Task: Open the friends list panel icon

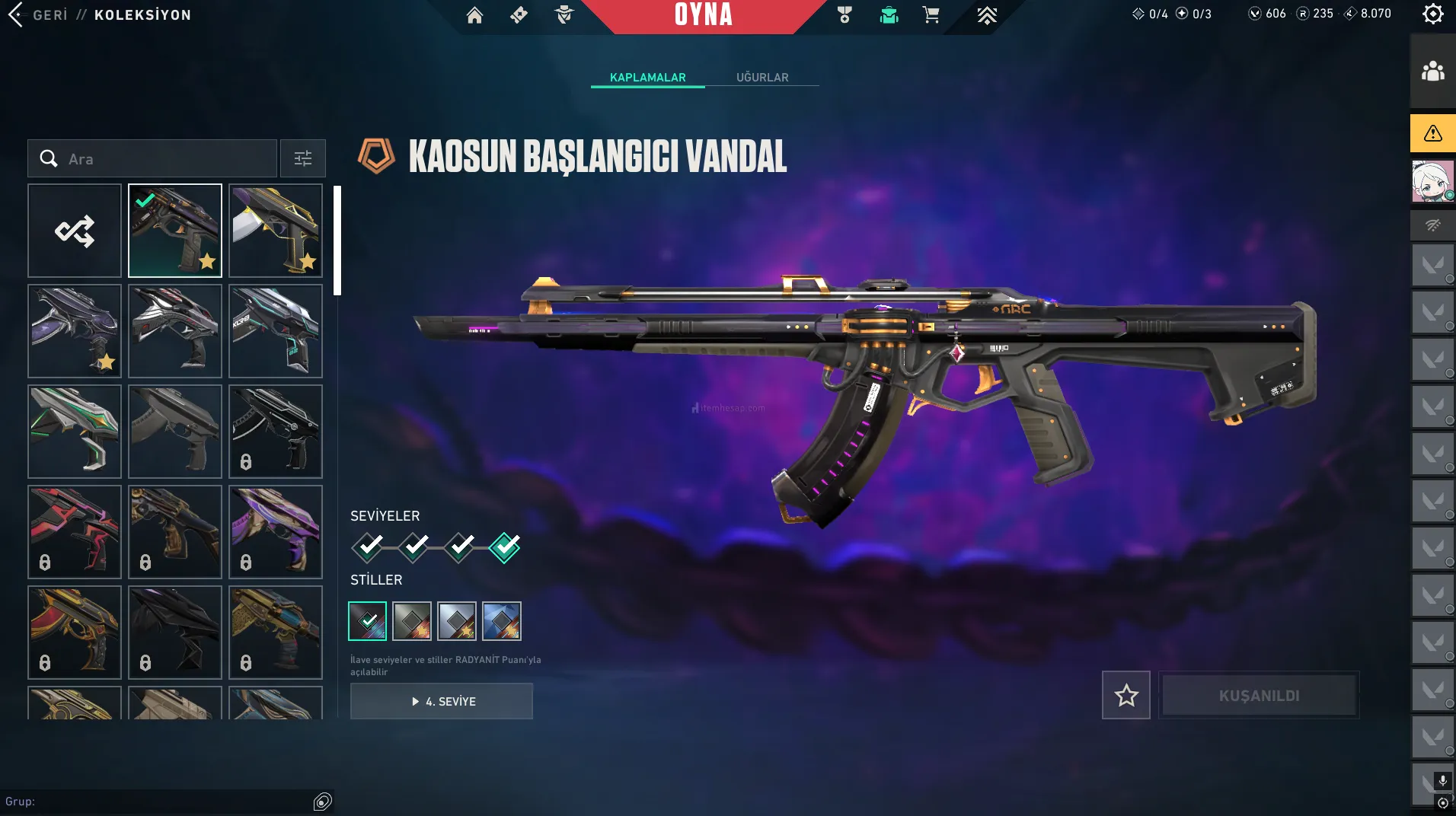Action: [x=1432, y=72]
